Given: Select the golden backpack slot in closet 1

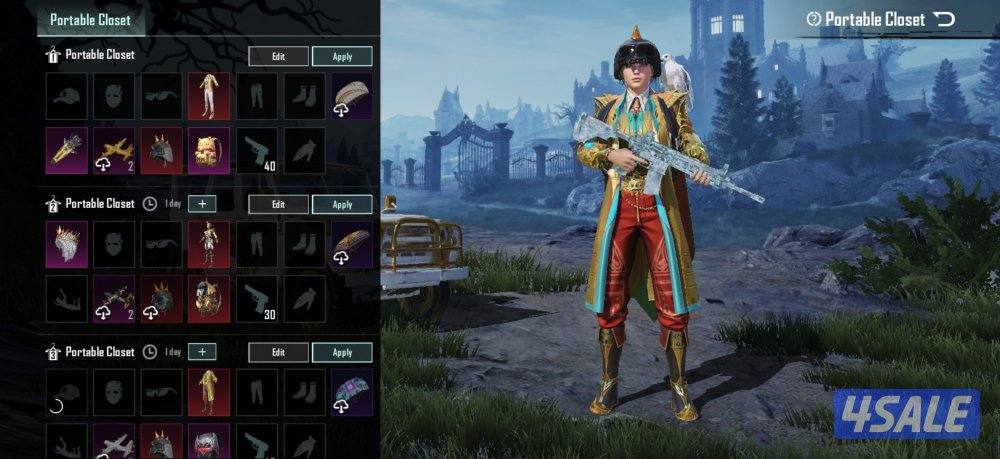Looking at the screenshot, I should (x=209, y=151).
